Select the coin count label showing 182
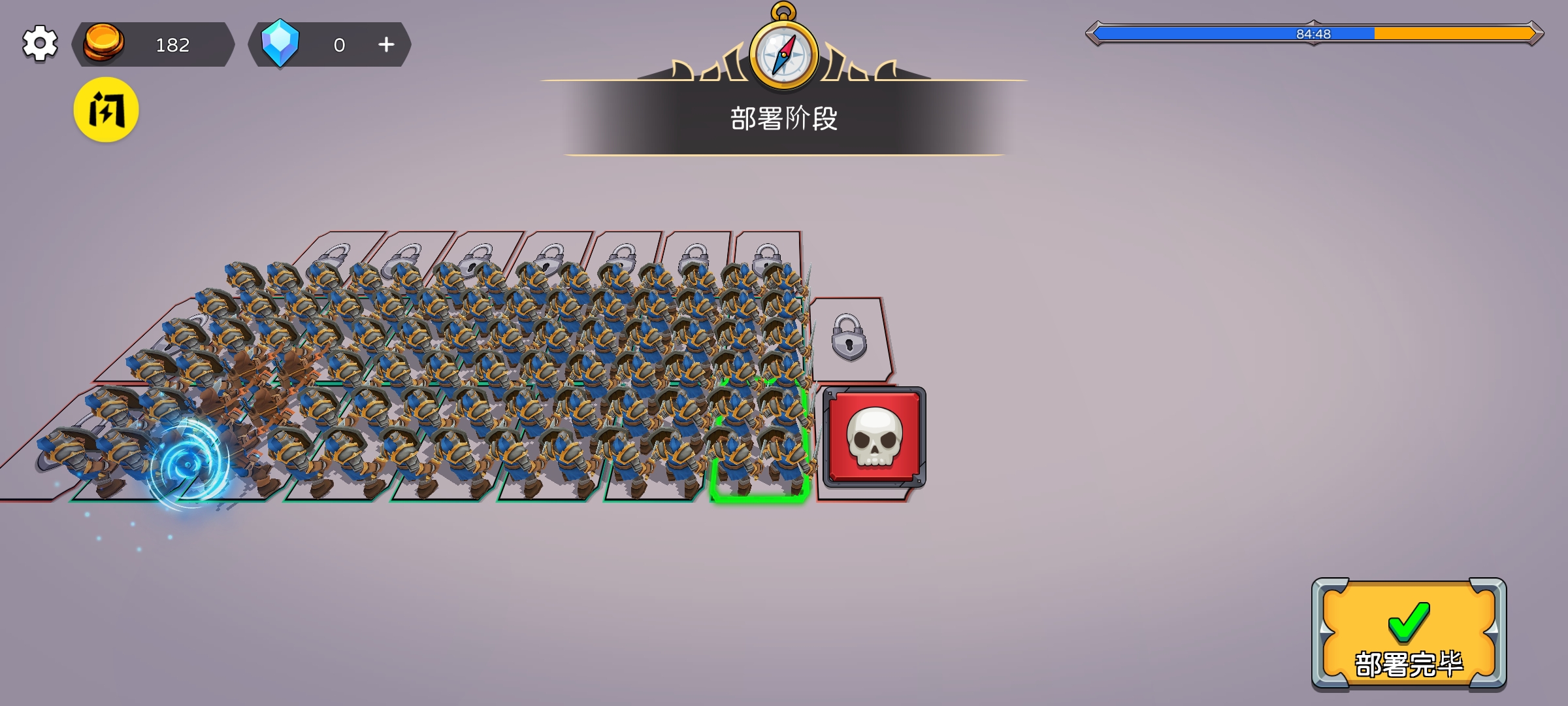This screenshot has height=706, width=1568. coord(172,44)
